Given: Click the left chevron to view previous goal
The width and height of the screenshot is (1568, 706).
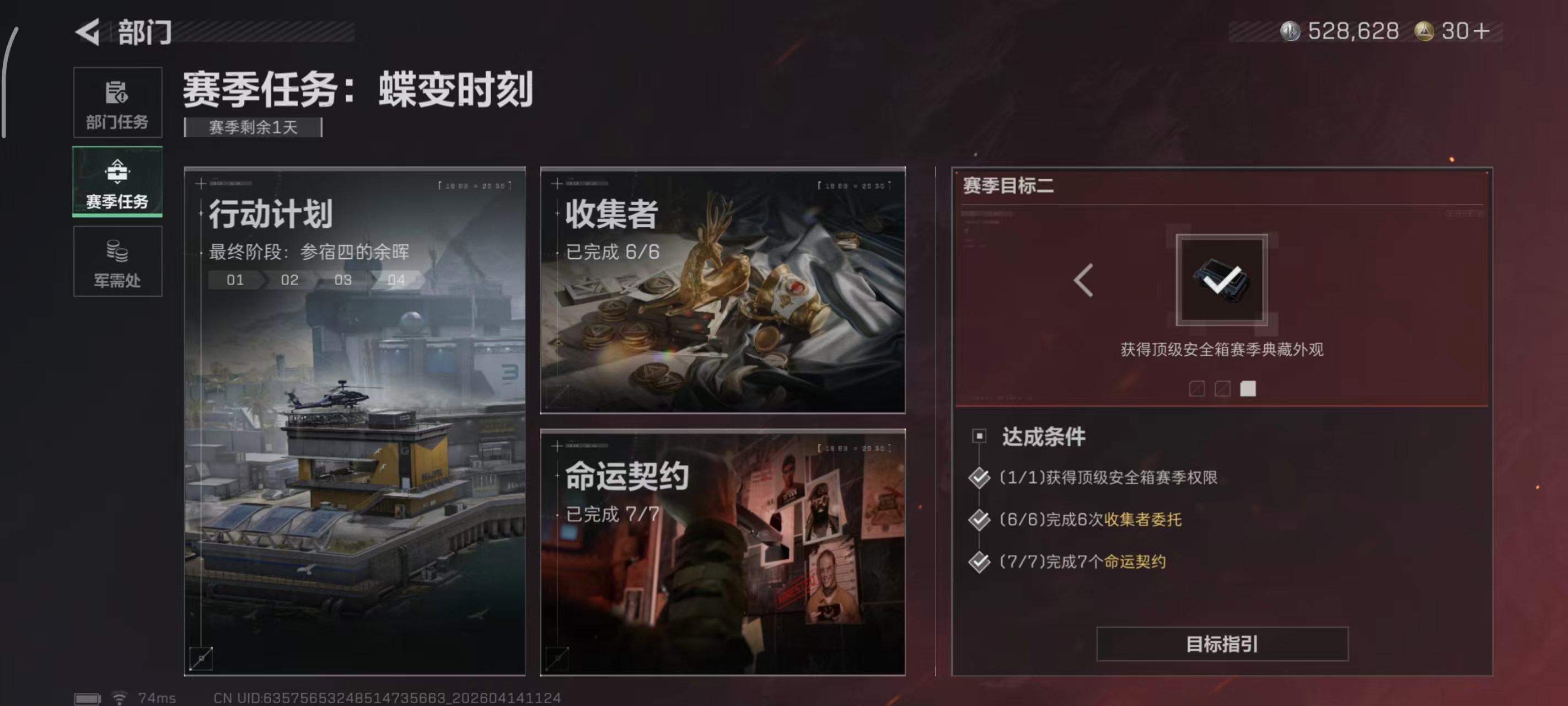Looking at the screenshot, I should click(1083, 280).
